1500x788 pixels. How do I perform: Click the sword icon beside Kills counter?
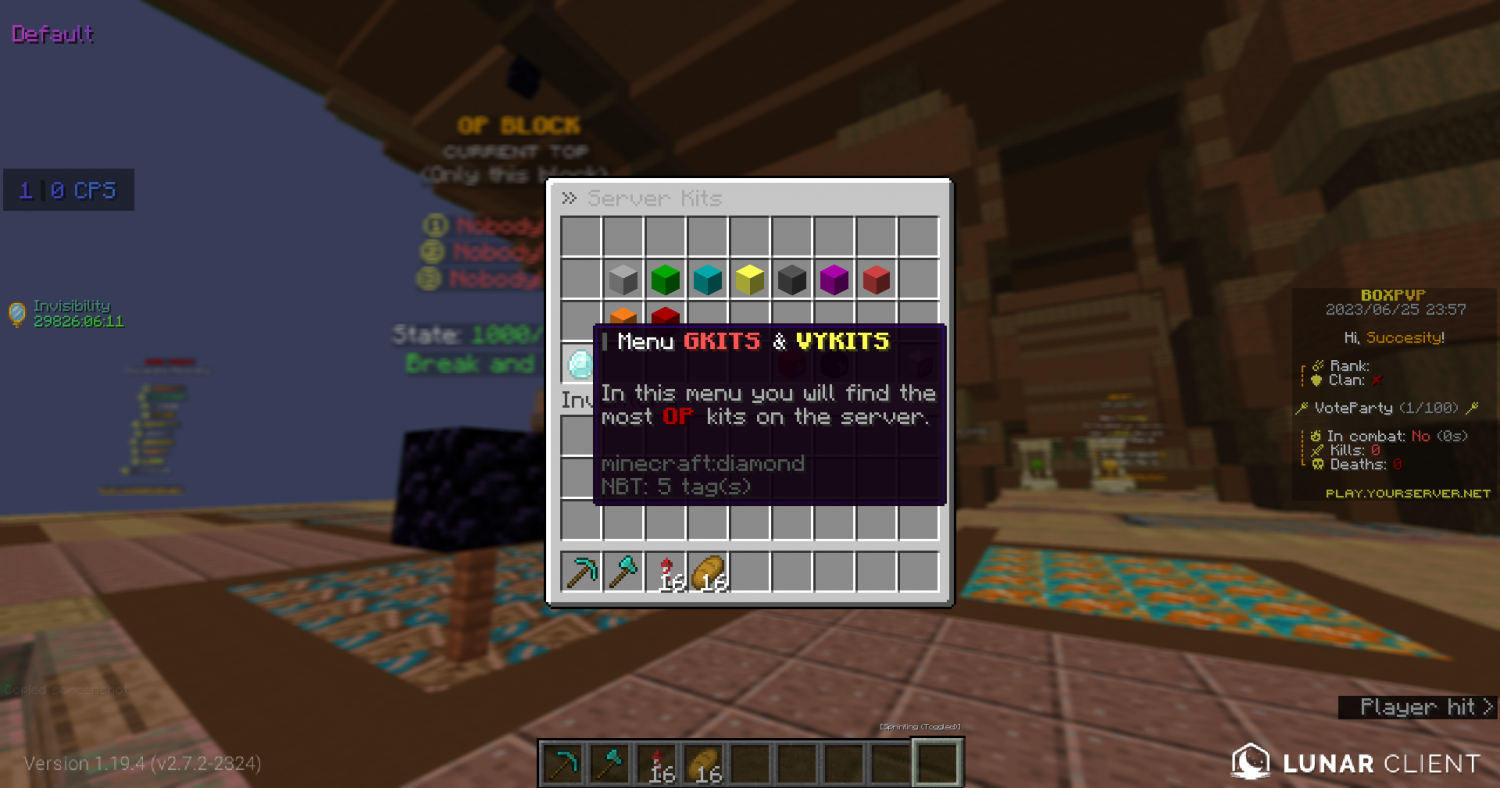pos(1317,449)
